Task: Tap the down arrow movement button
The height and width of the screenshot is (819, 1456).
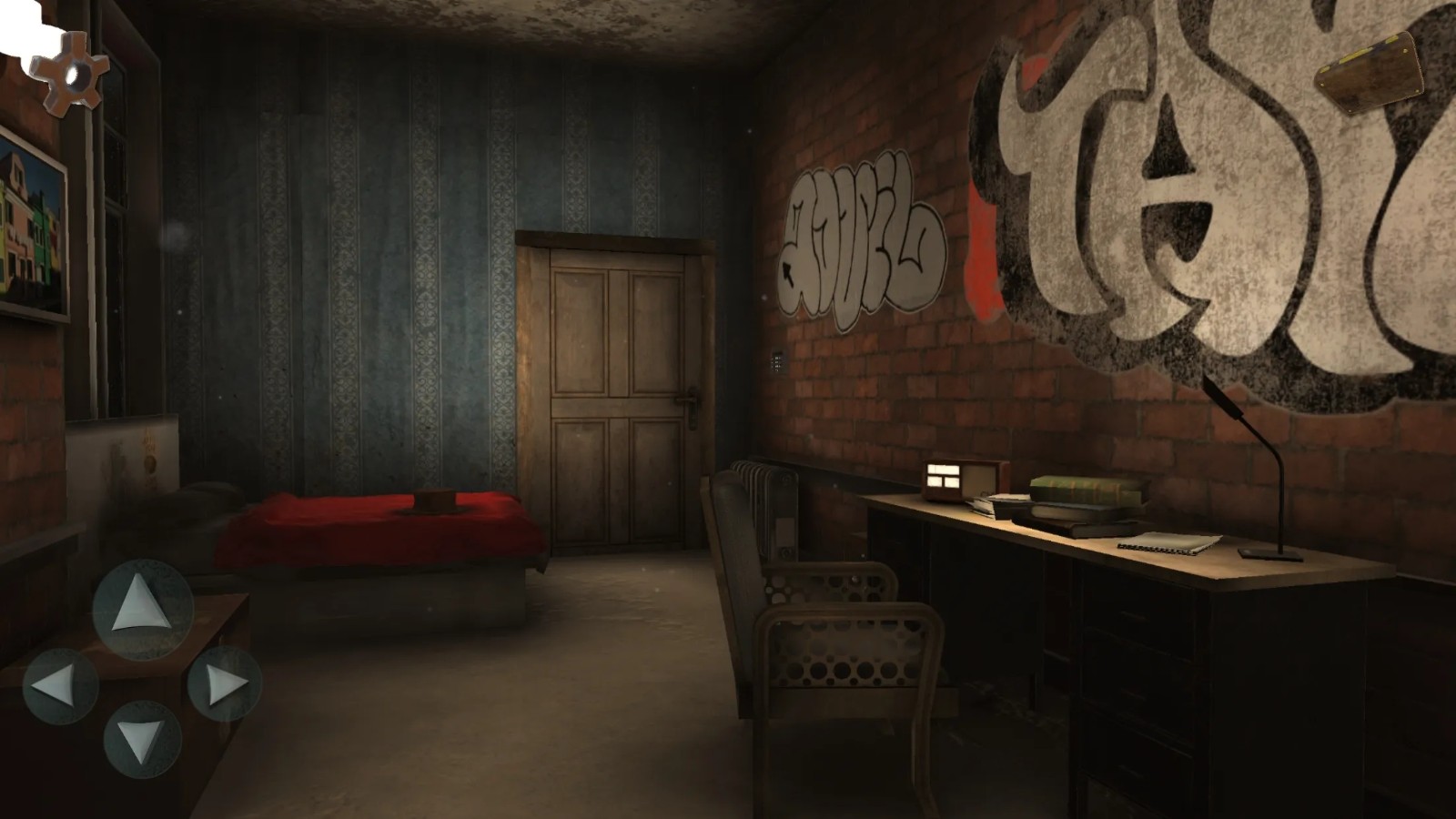Action: point(143,739)
